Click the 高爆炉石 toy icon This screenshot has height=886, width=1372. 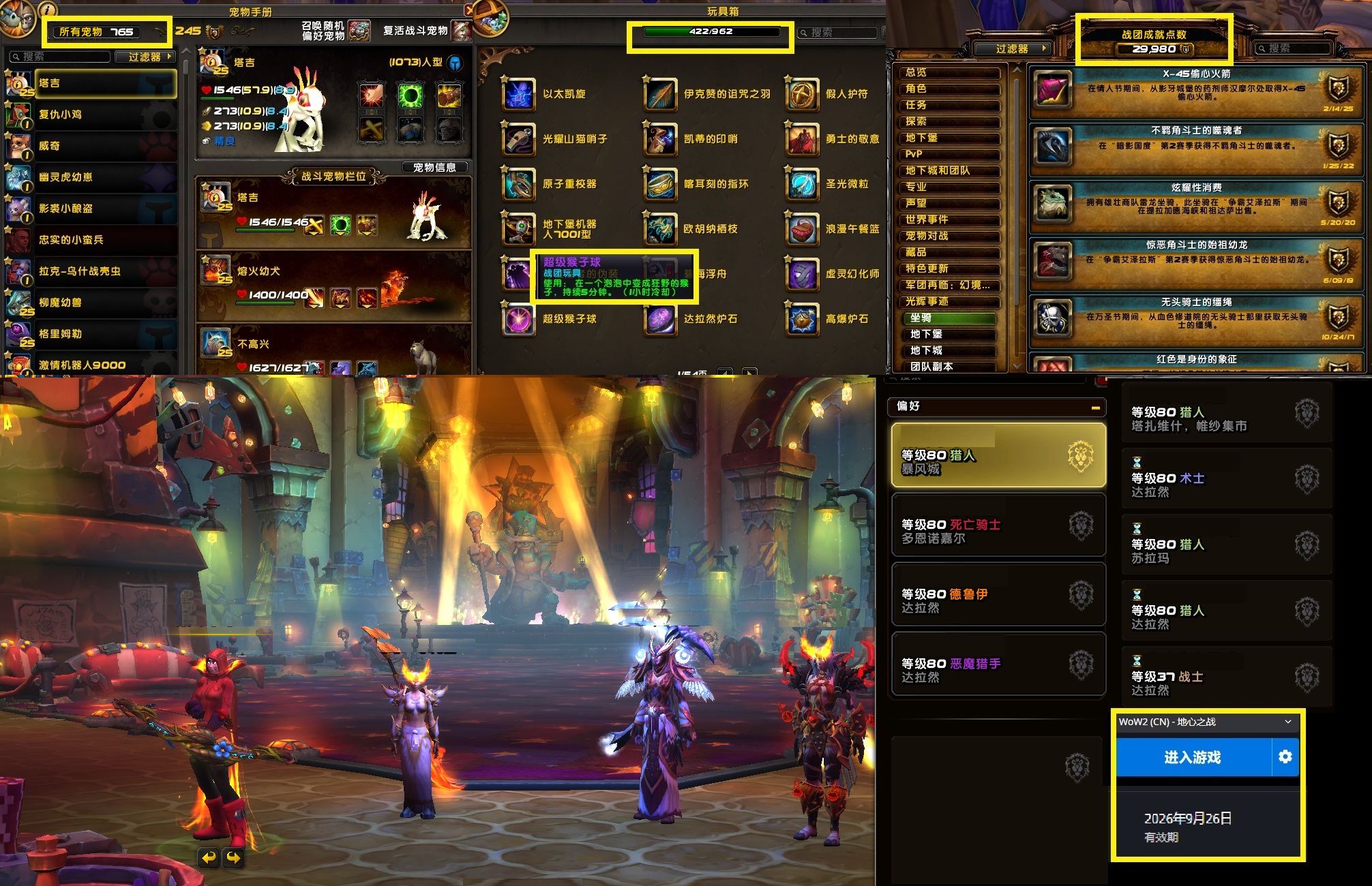click(x=803, y=319)
